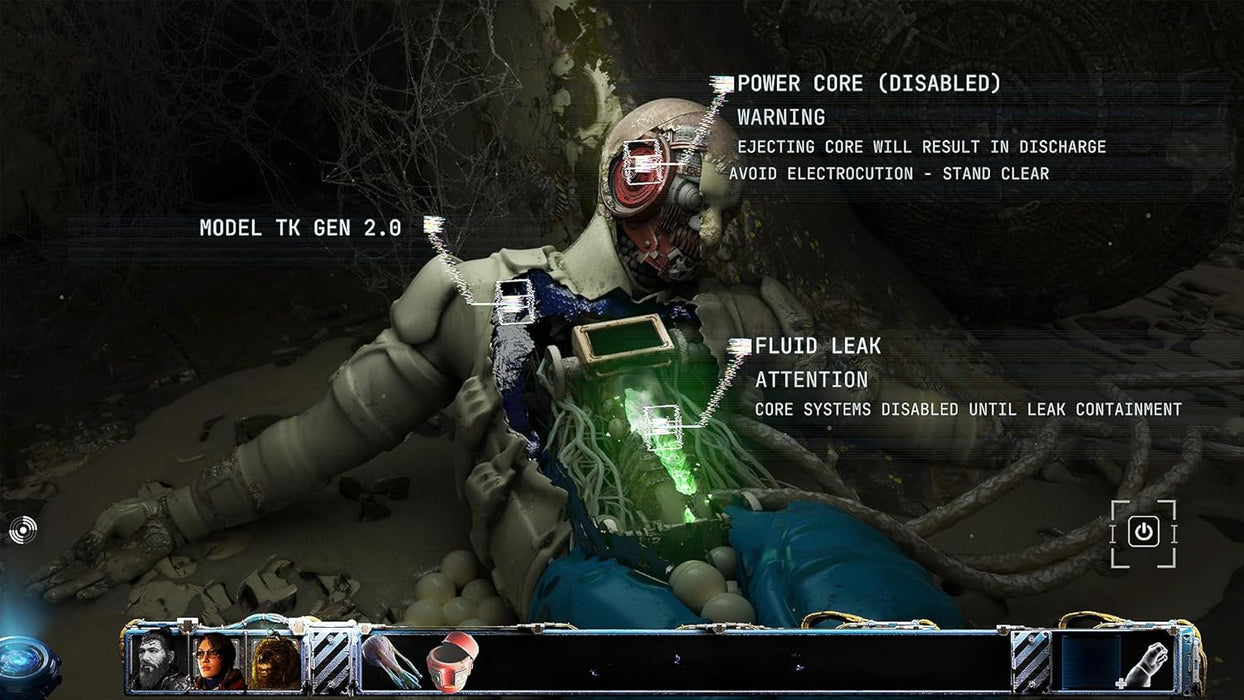Image resolution: width=1244 pixels, height=700 pixels.
Task: Inspect the Fluid Leak scan marker
Action: (662, 427)
